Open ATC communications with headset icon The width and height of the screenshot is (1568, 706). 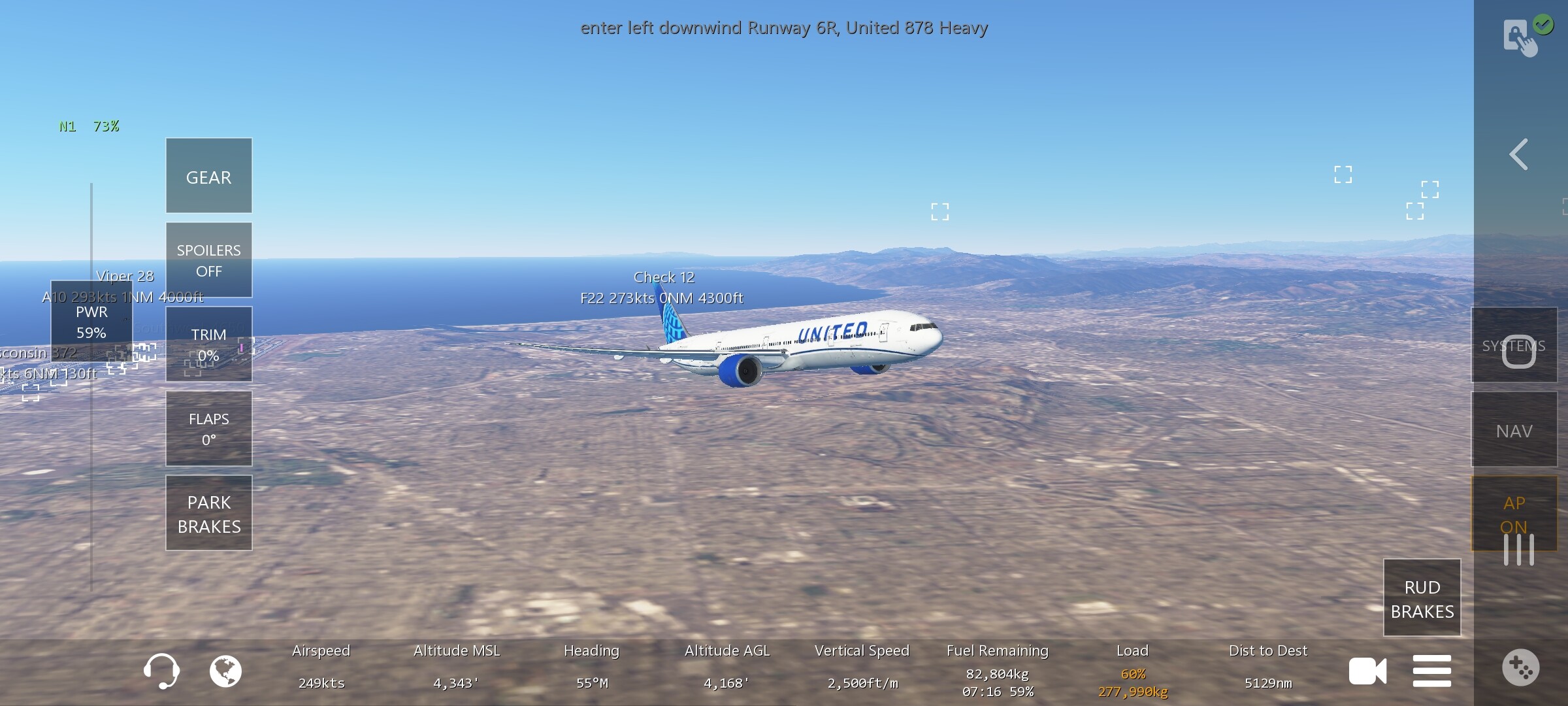161,671
